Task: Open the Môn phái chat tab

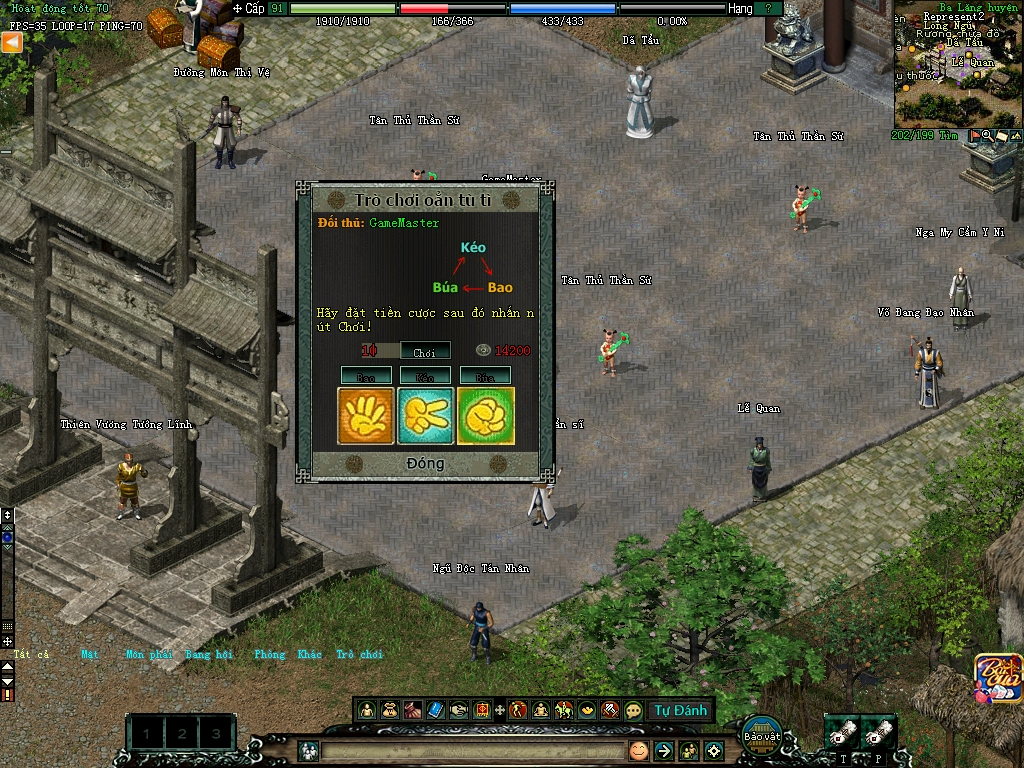Action: point(149,655)
